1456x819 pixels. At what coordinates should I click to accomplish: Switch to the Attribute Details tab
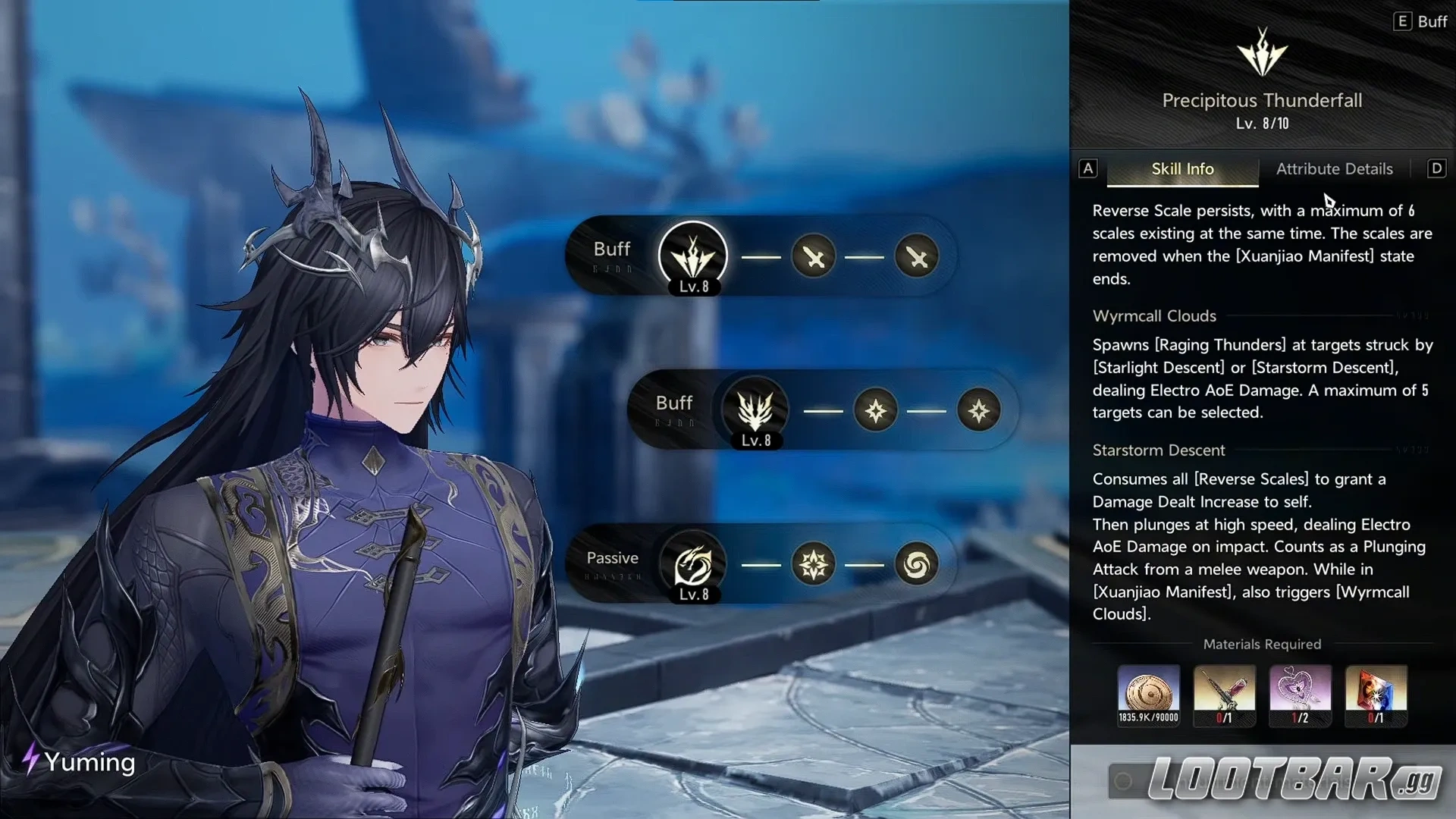[x=1334, y=168]
